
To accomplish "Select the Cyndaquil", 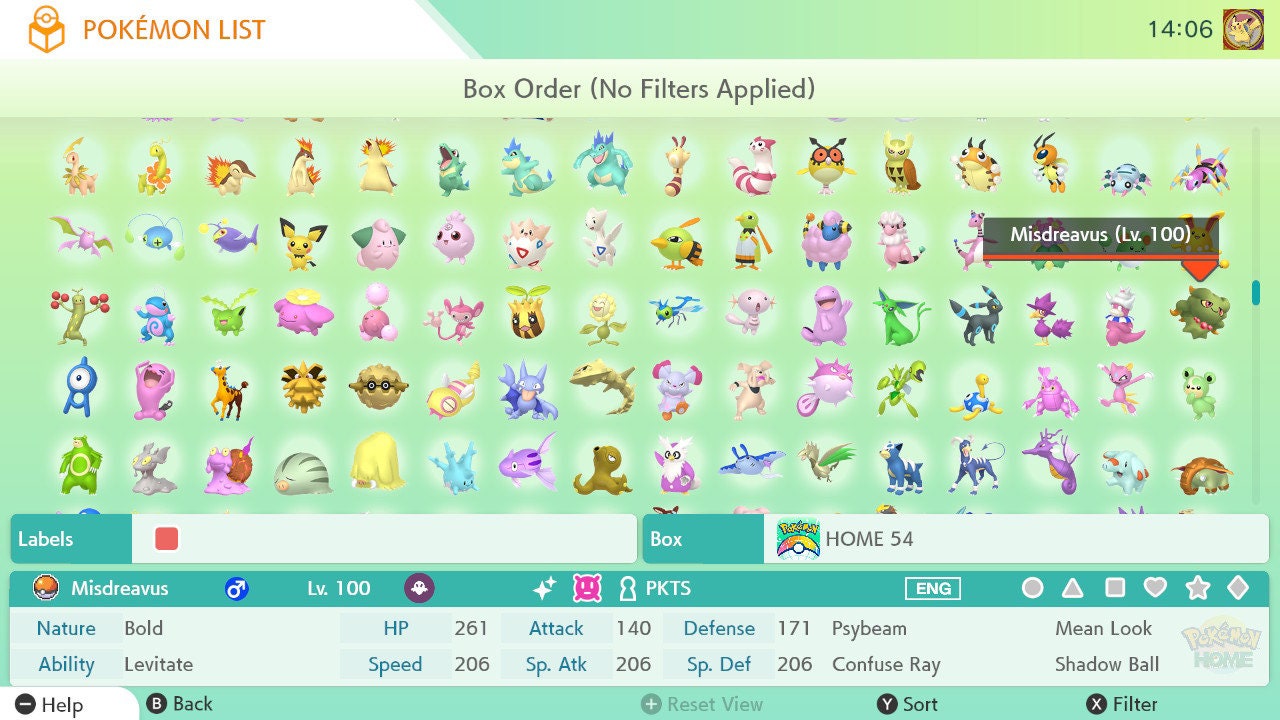I will (x=227, y=170).
